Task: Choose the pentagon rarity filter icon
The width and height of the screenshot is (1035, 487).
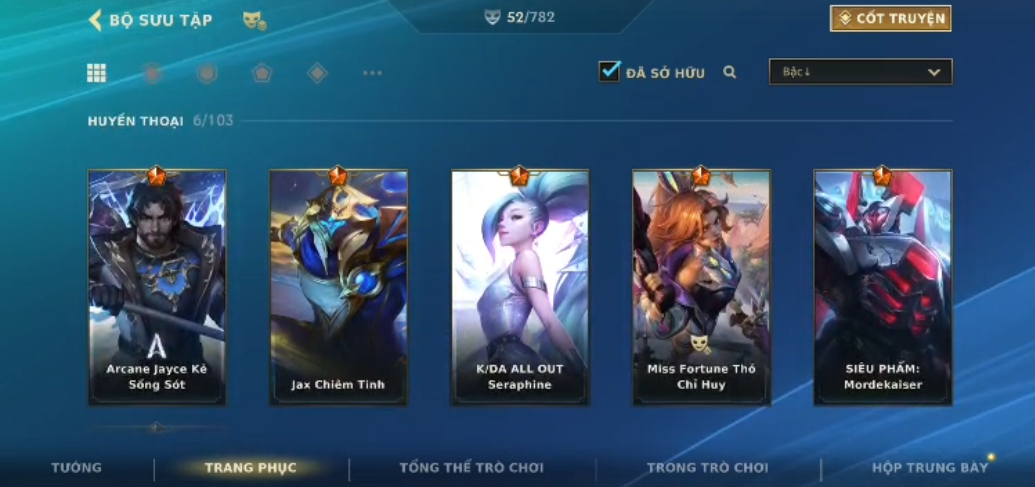Action: point(262,73)
